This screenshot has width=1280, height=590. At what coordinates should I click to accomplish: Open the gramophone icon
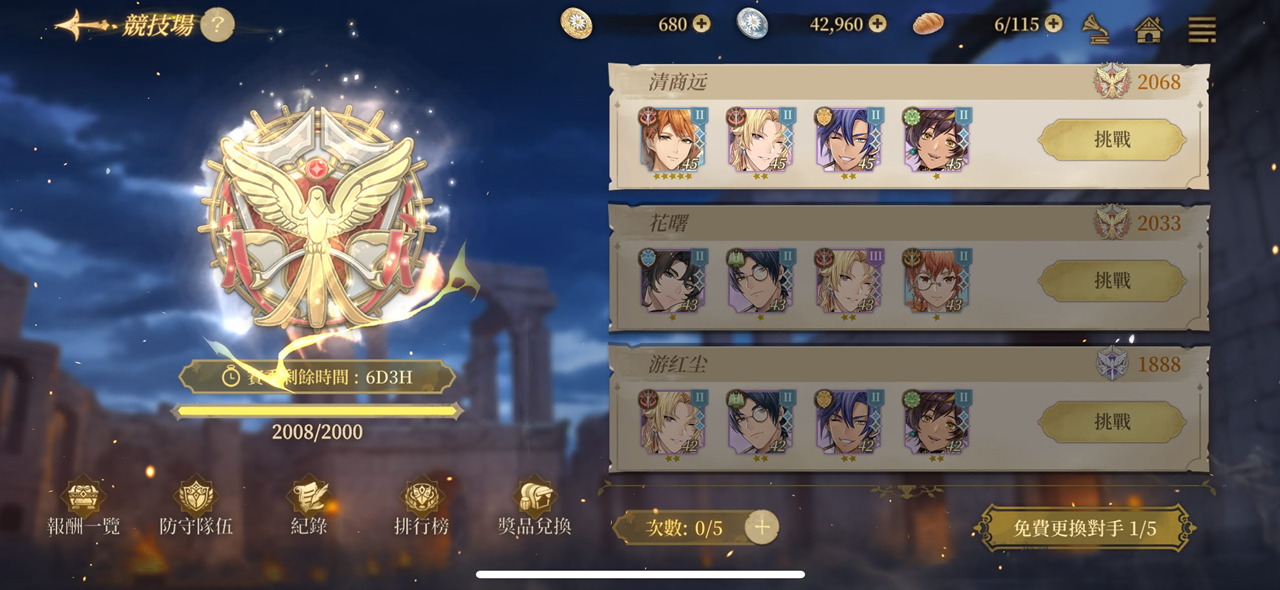(x=1097, y=28)
